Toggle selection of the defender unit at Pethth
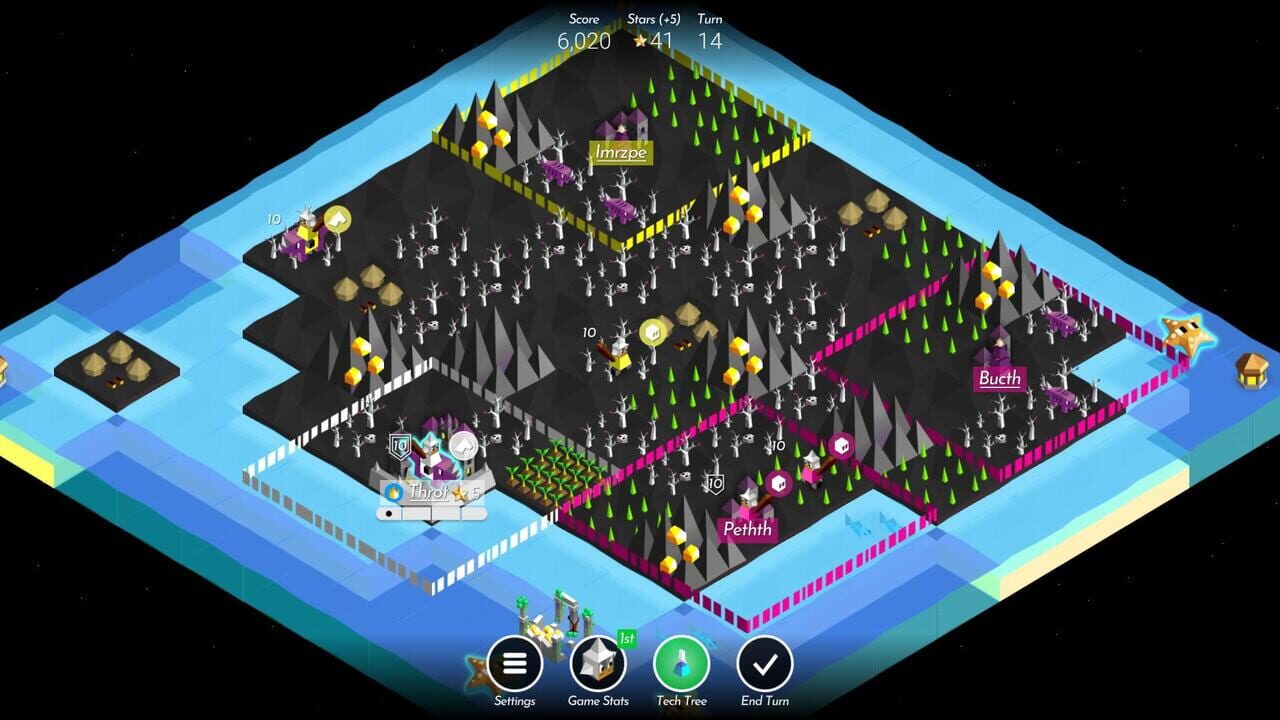This screenshot has height=720, width=1280. pos(748,498)
